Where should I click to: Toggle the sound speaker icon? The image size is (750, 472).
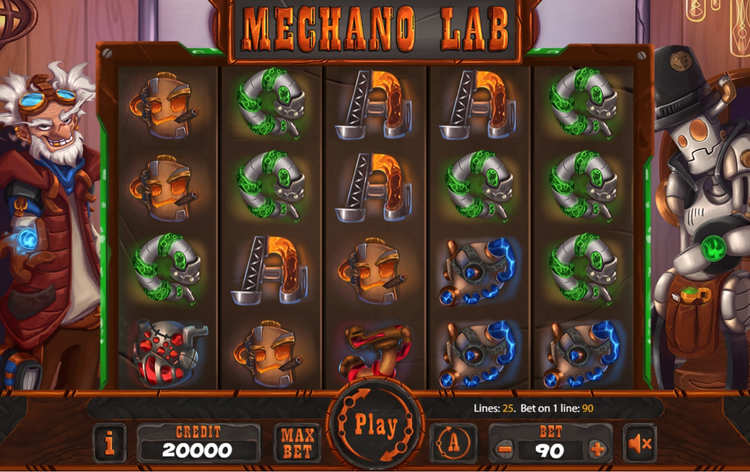pos(641,442)
